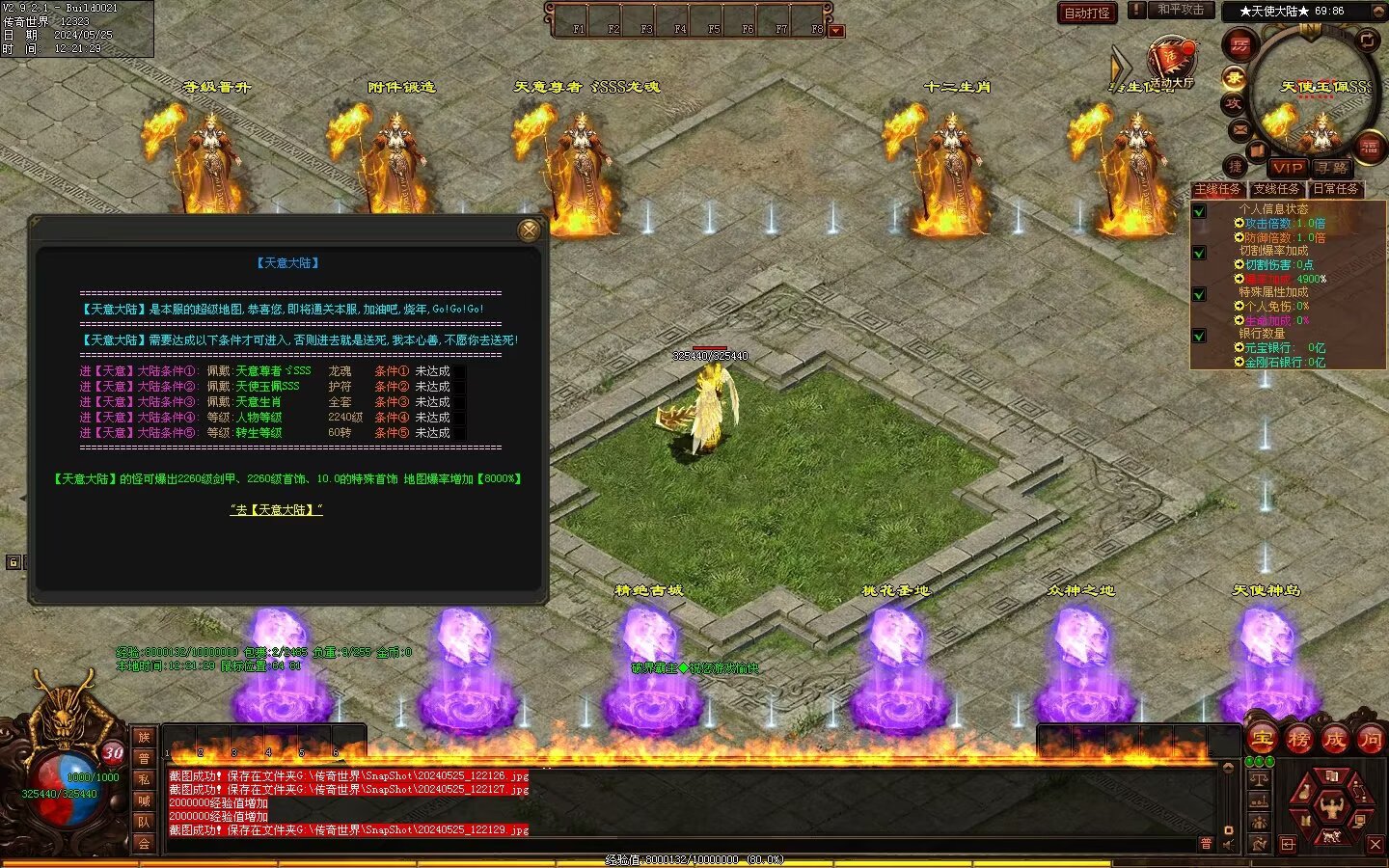Toggle 自动打怪 auto-fight button
The width and height of the screenshot is (1389, 868).
(x=1087, y=13)
